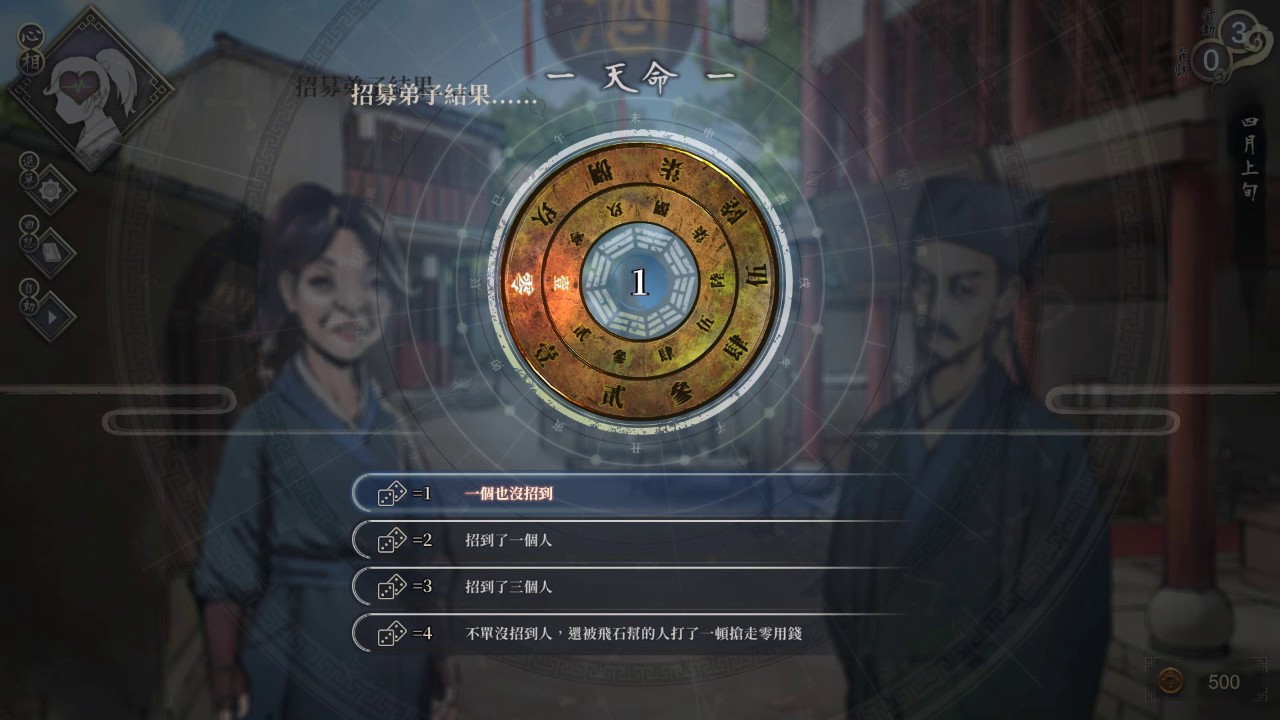This screenshot has width=1280, height=720.
Task: Click the dice icon beside =1
Action: (x=389, y=495)
